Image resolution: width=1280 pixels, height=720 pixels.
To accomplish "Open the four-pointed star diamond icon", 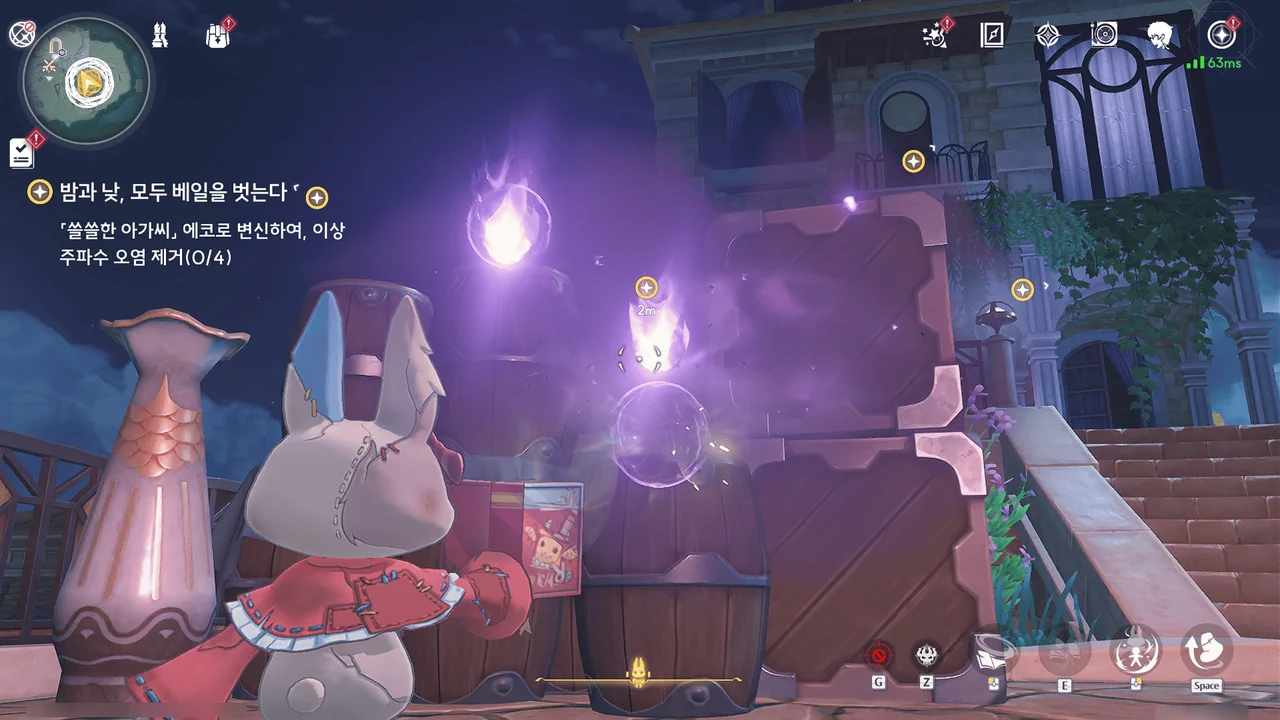I will pos(1047,36).
